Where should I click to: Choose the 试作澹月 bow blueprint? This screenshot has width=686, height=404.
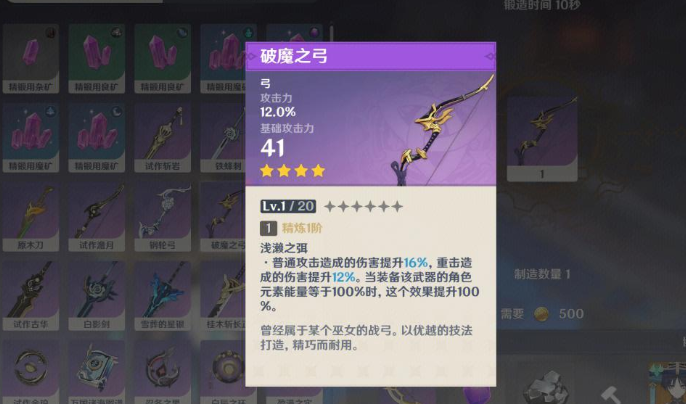pyautogui.click(x=95, y=217)
